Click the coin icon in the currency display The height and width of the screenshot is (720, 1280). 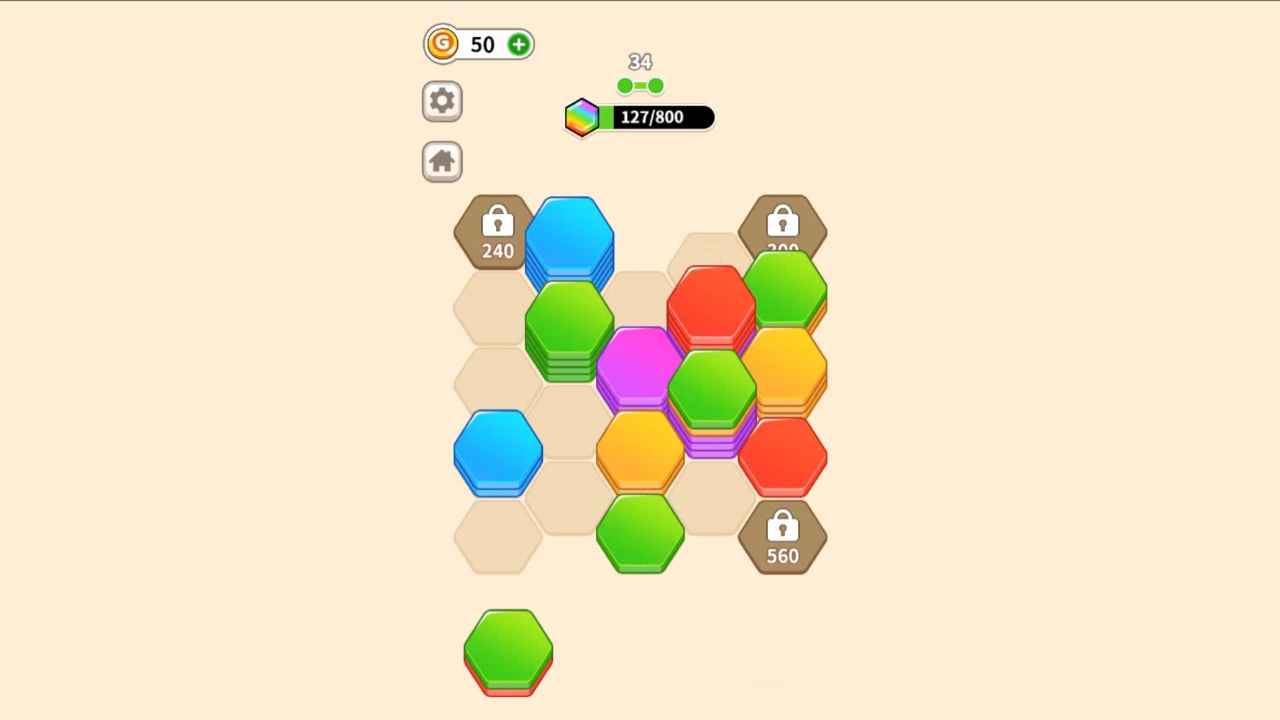[x=442, y=44]
